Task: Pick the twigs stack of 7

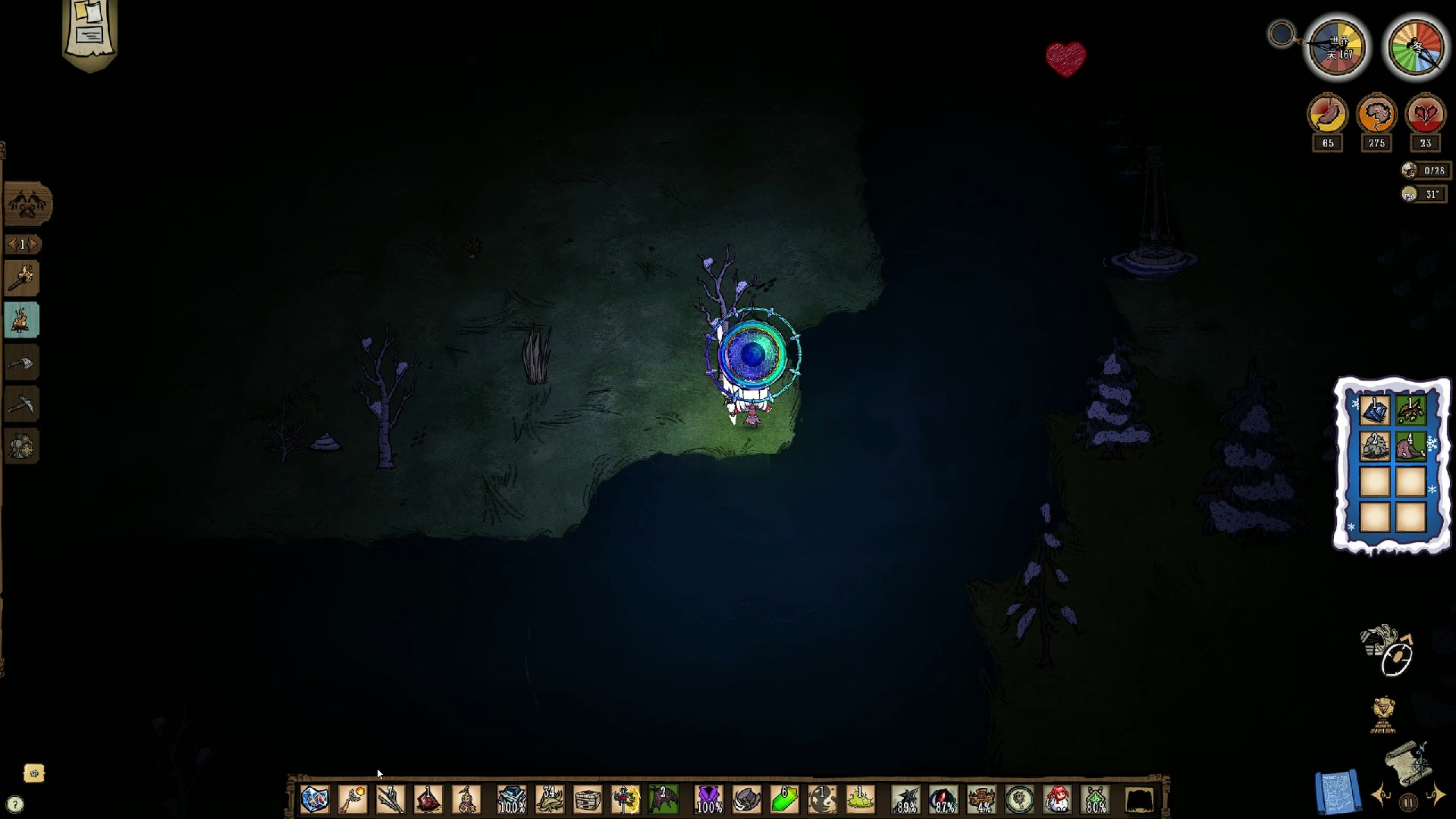Action: coord(391,799)
